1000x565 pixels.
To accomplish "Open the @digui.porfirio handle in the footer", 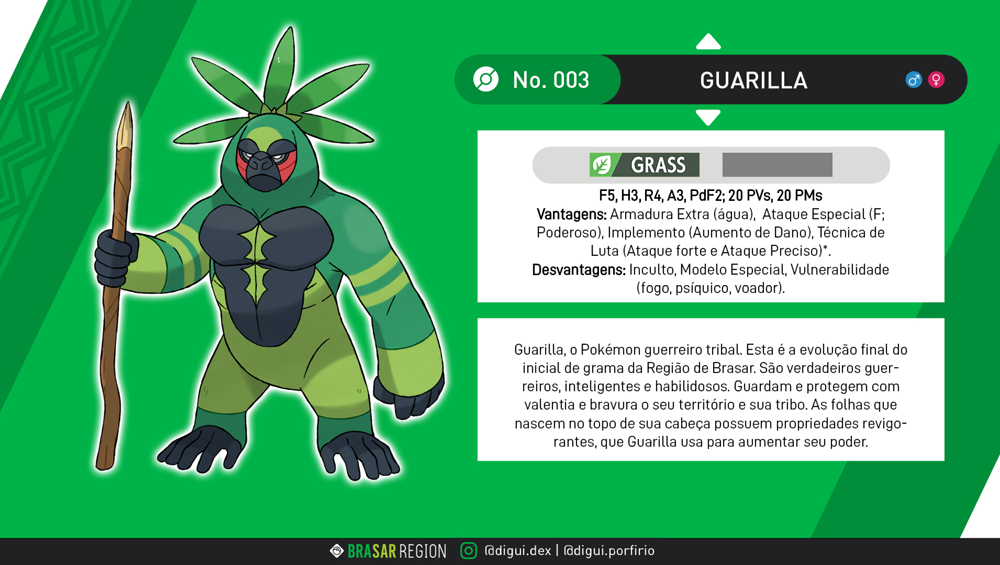I will [x=609, y=551].
